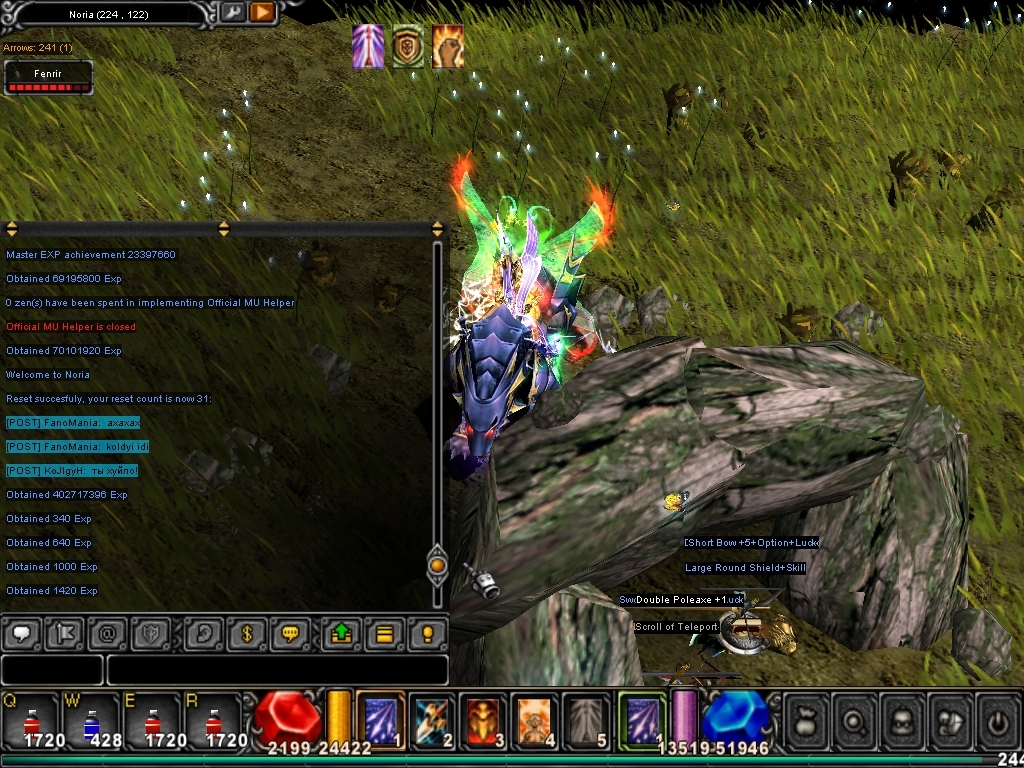Toggle the ear whisper button

(204, 634)
